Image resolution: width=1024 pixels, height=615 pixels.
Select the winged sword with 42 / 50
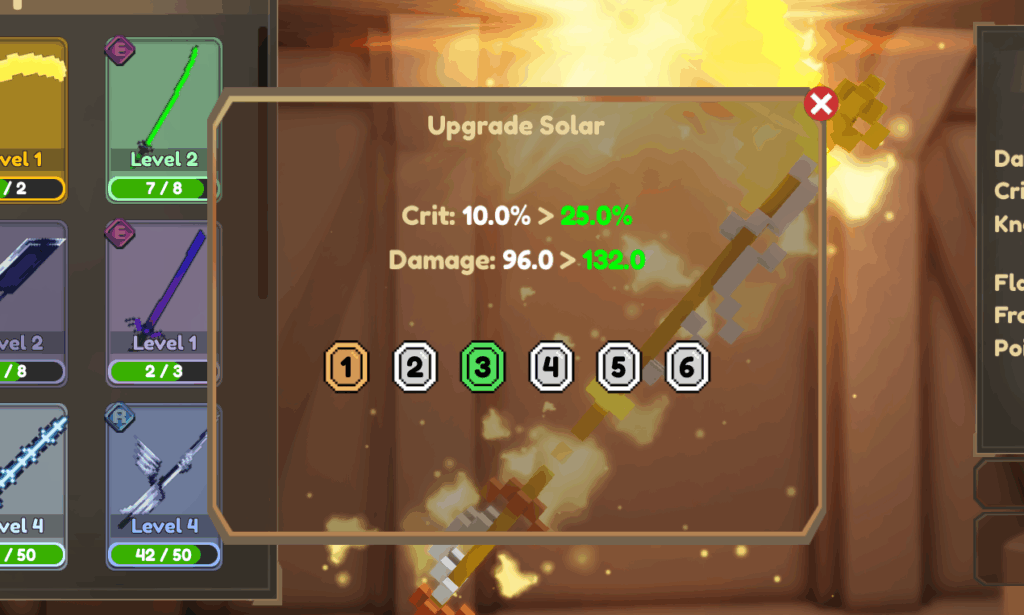click(163, 485)
